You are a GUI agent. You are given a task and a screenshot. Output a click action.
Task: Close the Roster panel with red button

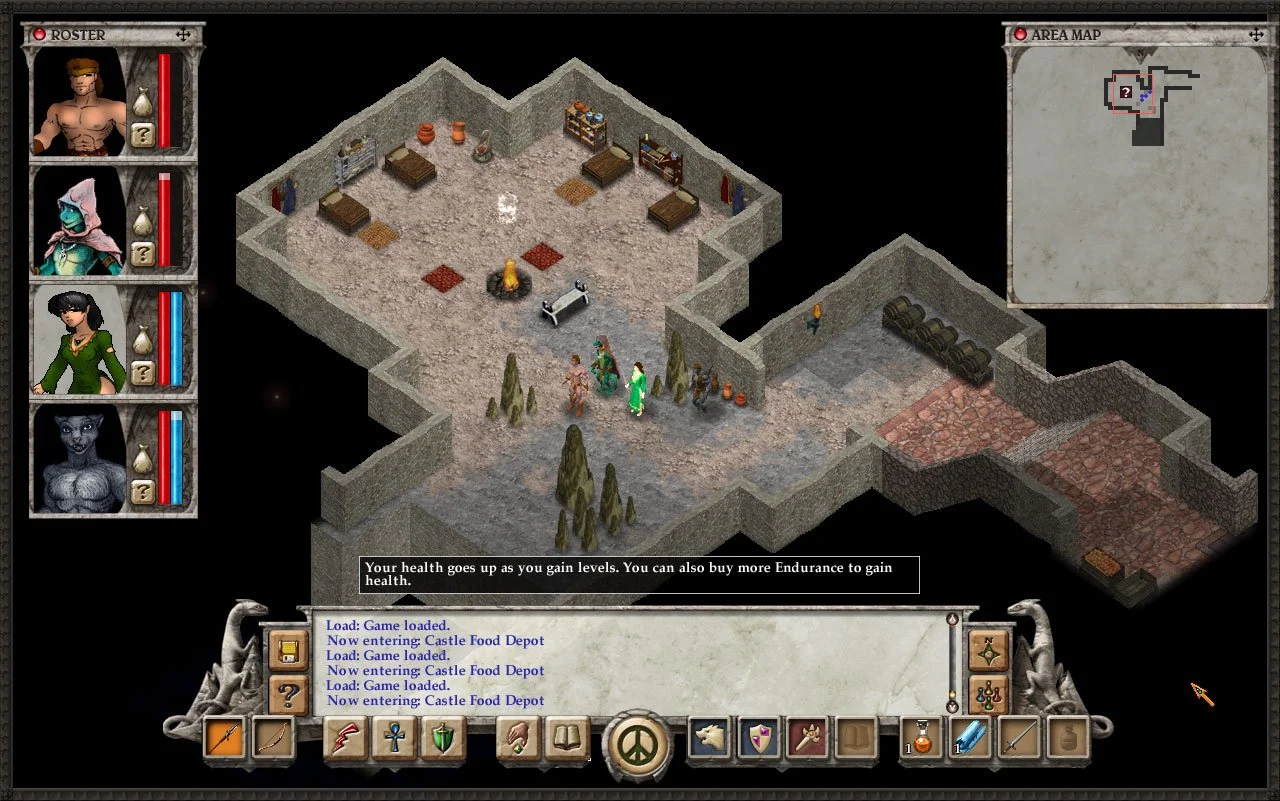click(40, 35)
